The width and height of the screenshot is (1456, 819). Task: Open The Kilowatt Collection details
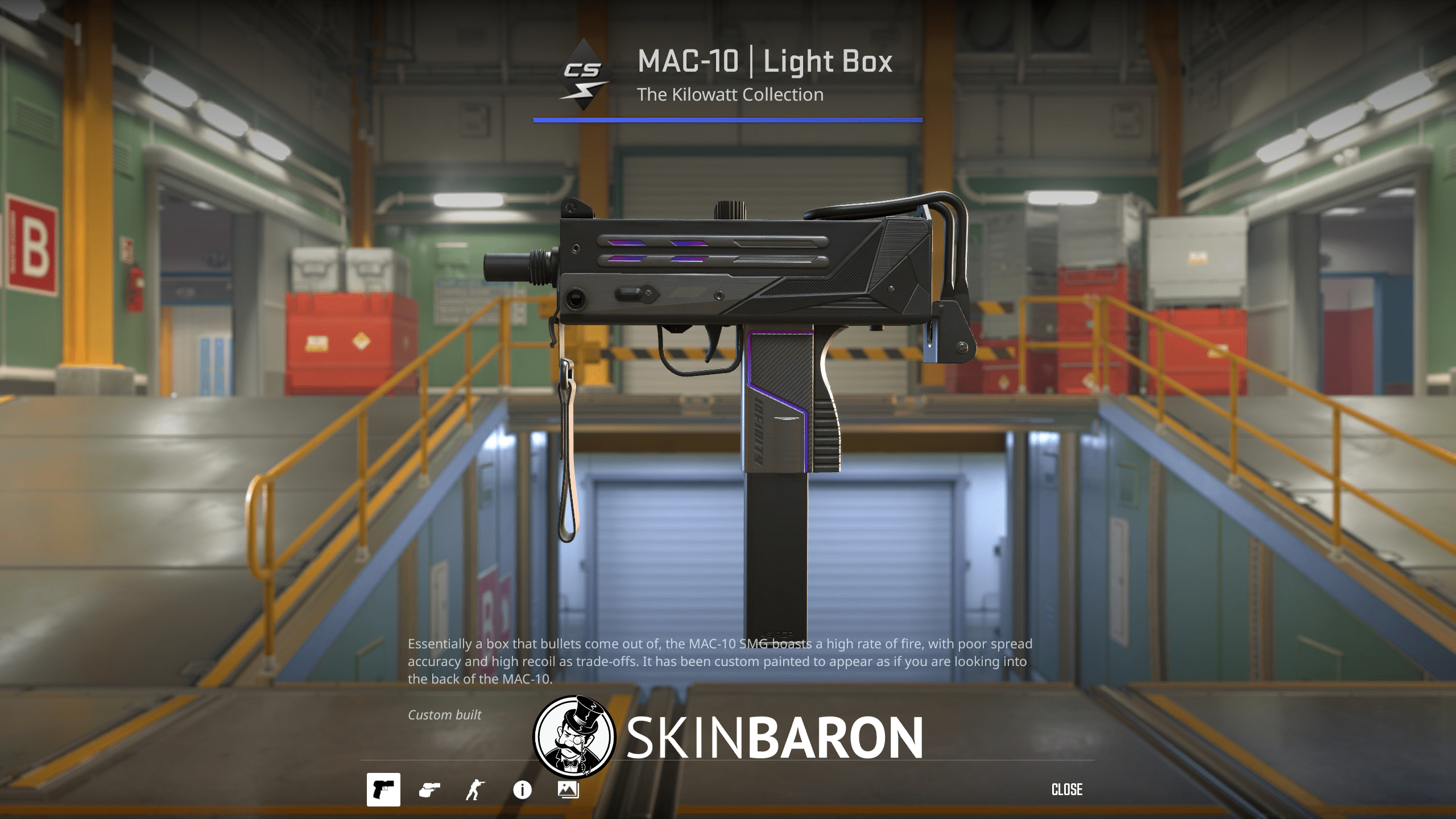click(730, 94)
